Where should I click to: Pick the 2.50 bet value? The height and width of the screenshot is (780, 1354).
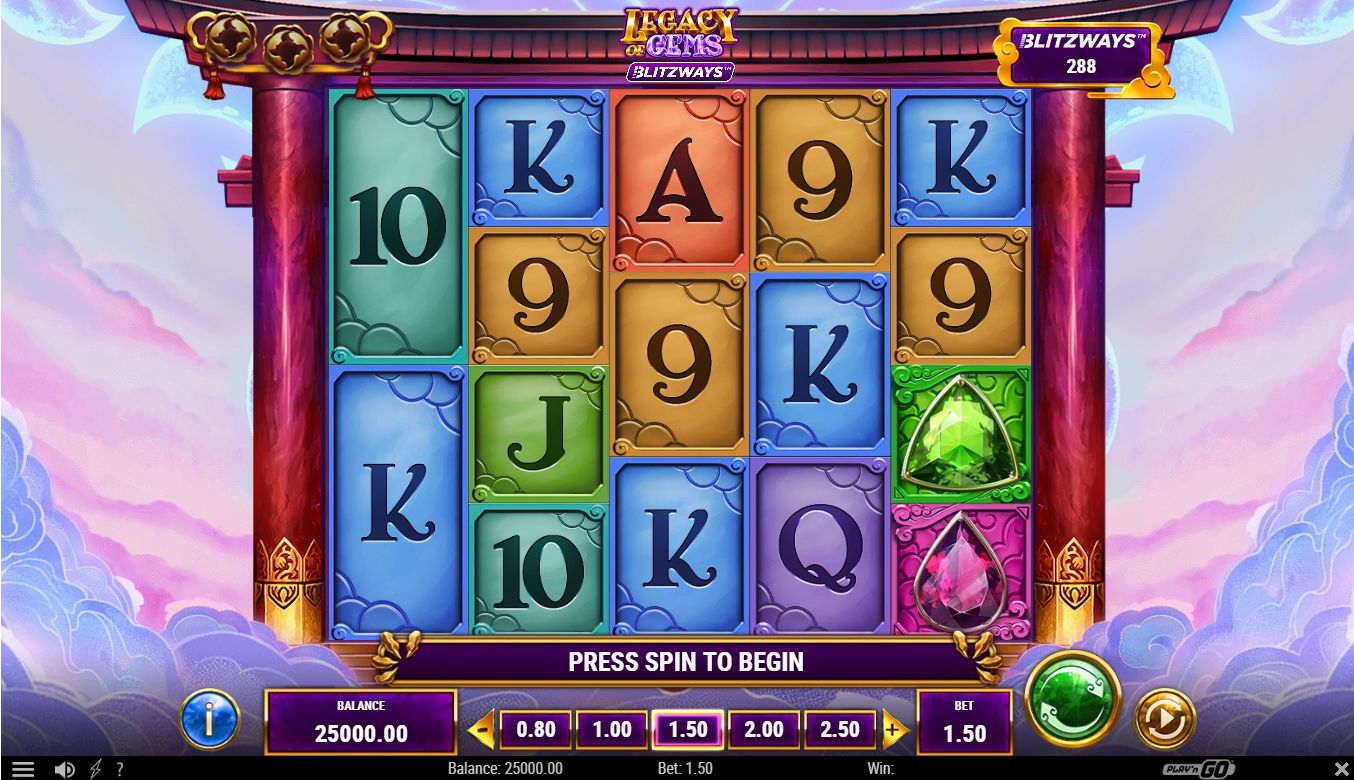pos(840,730)
